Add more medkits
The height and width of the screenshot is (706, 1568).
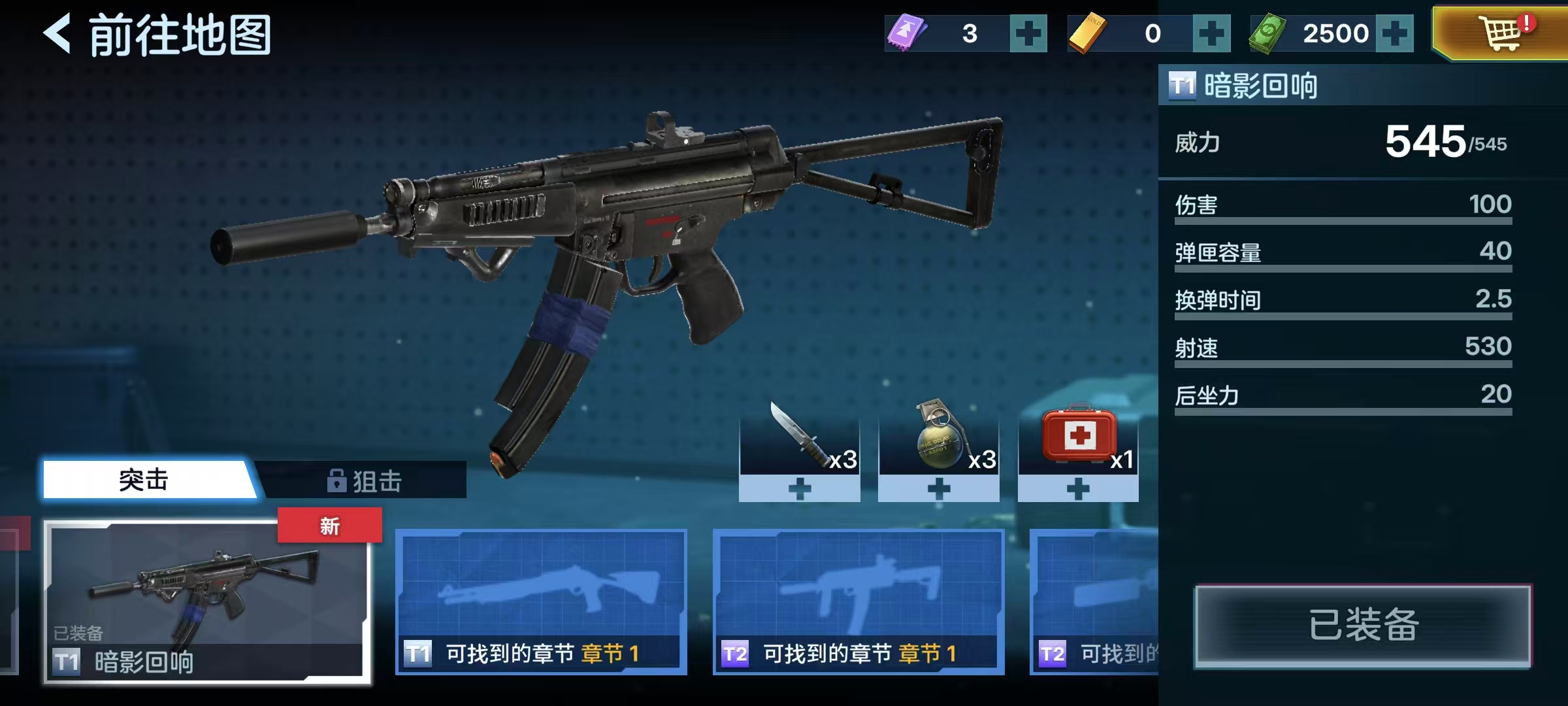[1078, 489]
